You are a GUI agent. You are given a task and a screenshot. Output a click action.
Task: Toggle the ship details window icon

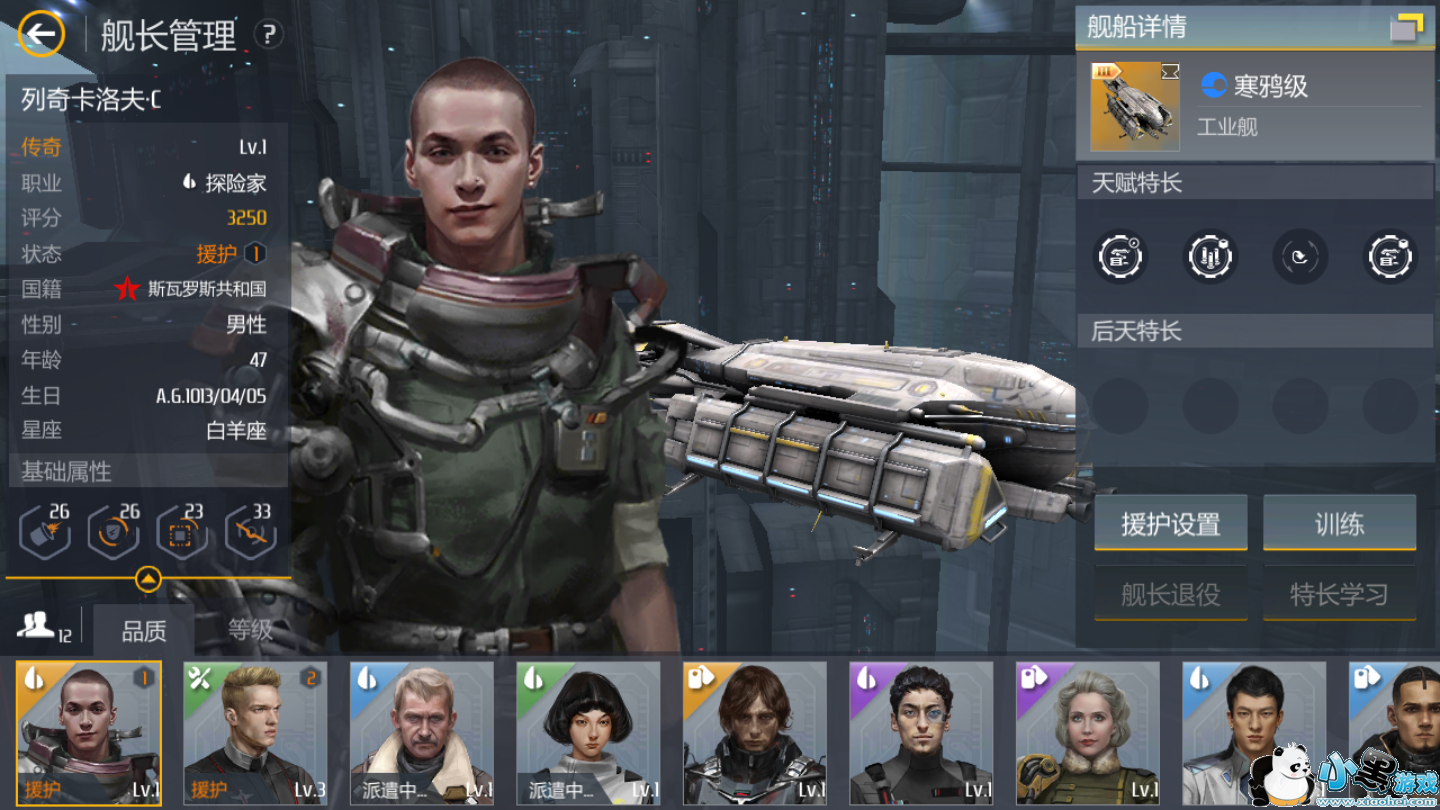pos(1407,27)
